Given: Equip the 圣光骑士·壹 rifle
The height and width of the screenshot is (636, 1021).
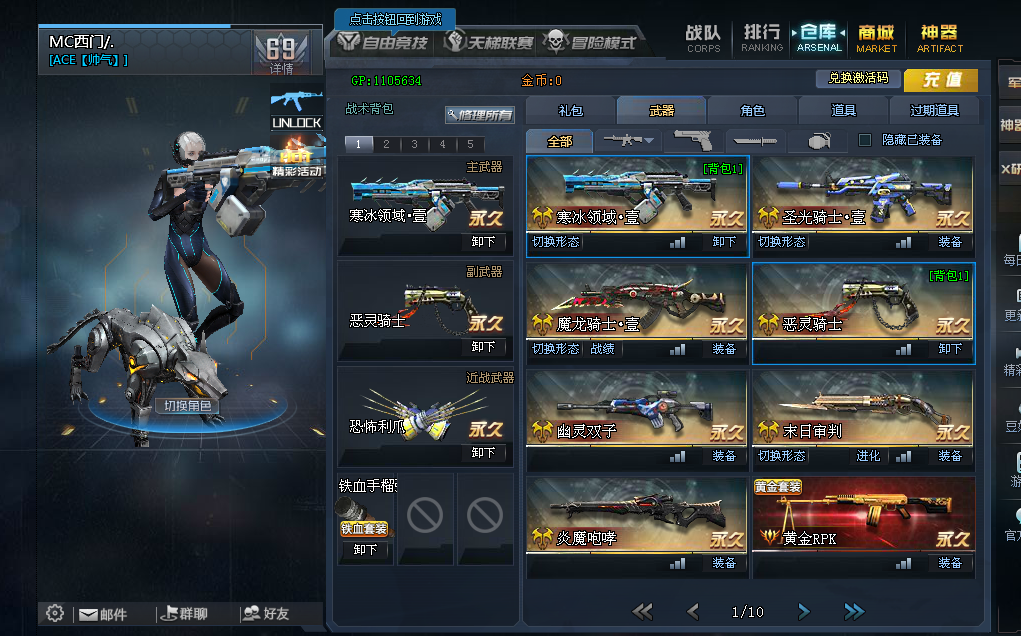Looking at the screenshot, I should (x=949, y=242).
